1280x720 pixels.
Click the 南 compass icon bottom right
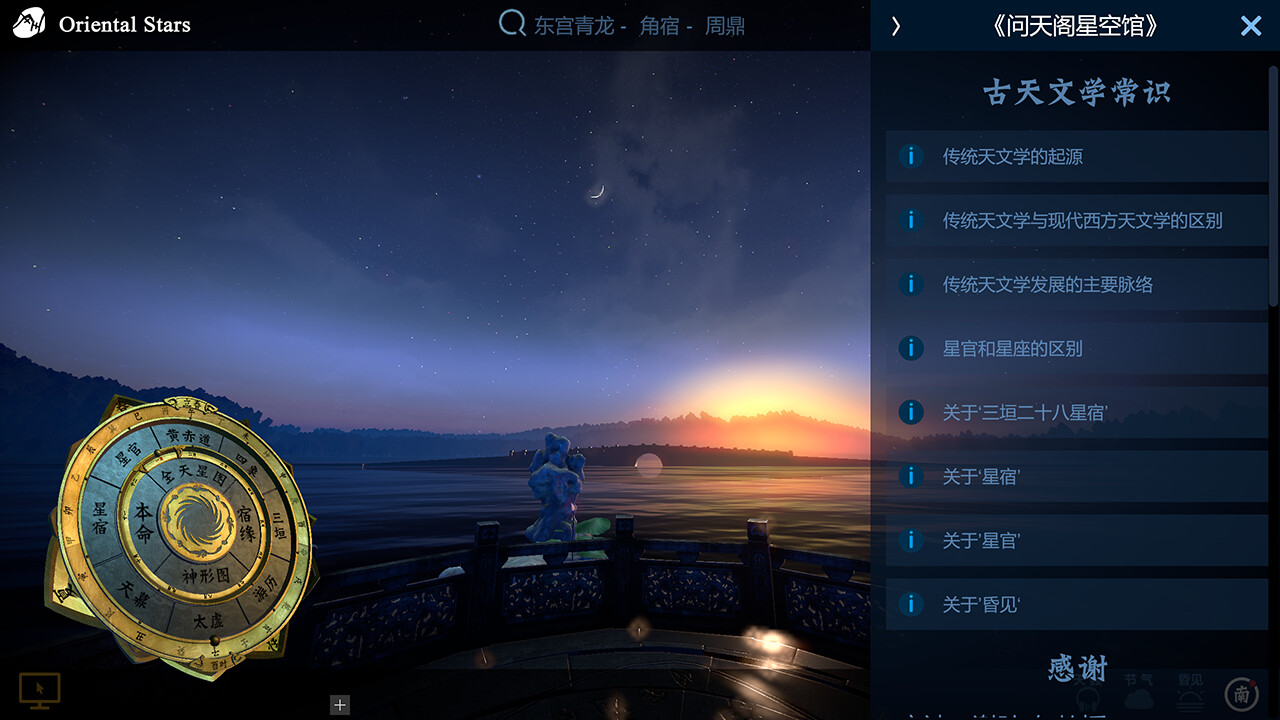tap(1243, 693)
